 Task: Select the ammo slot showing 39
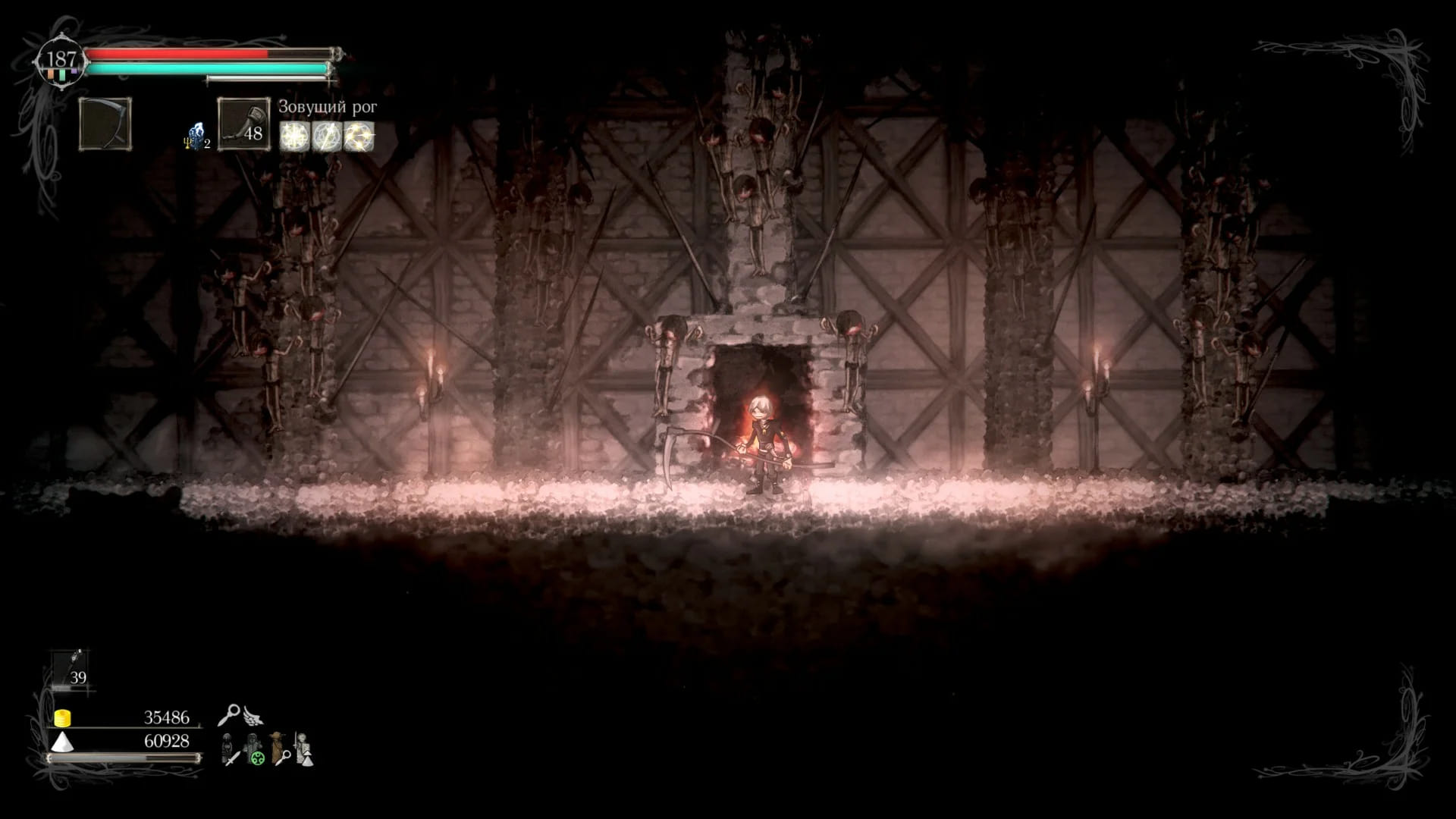click(x=72, y=670)
